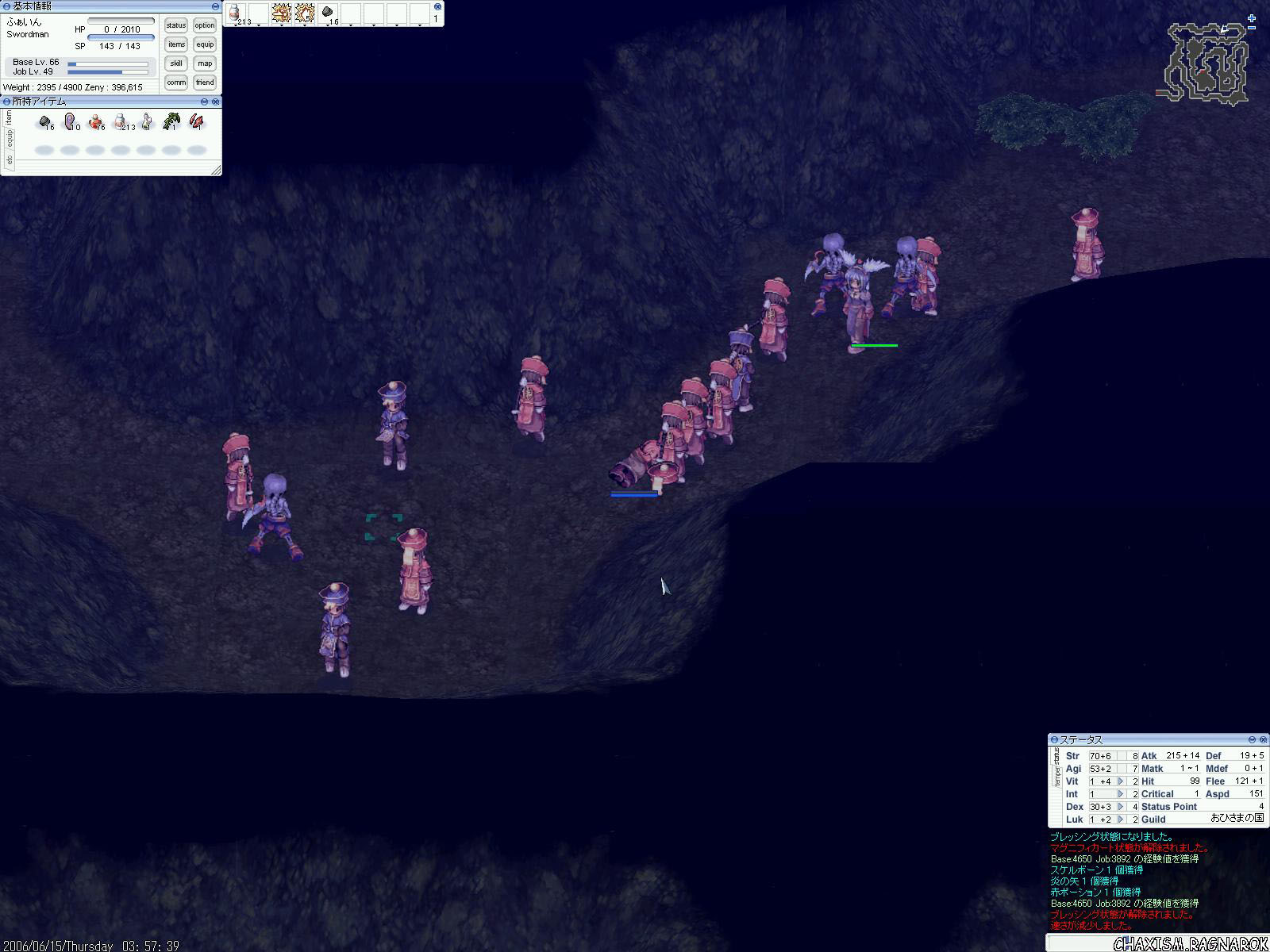Viewport: 1270px width, 952px height.
Task: Close the inventory window
Action: coord(216,102)
